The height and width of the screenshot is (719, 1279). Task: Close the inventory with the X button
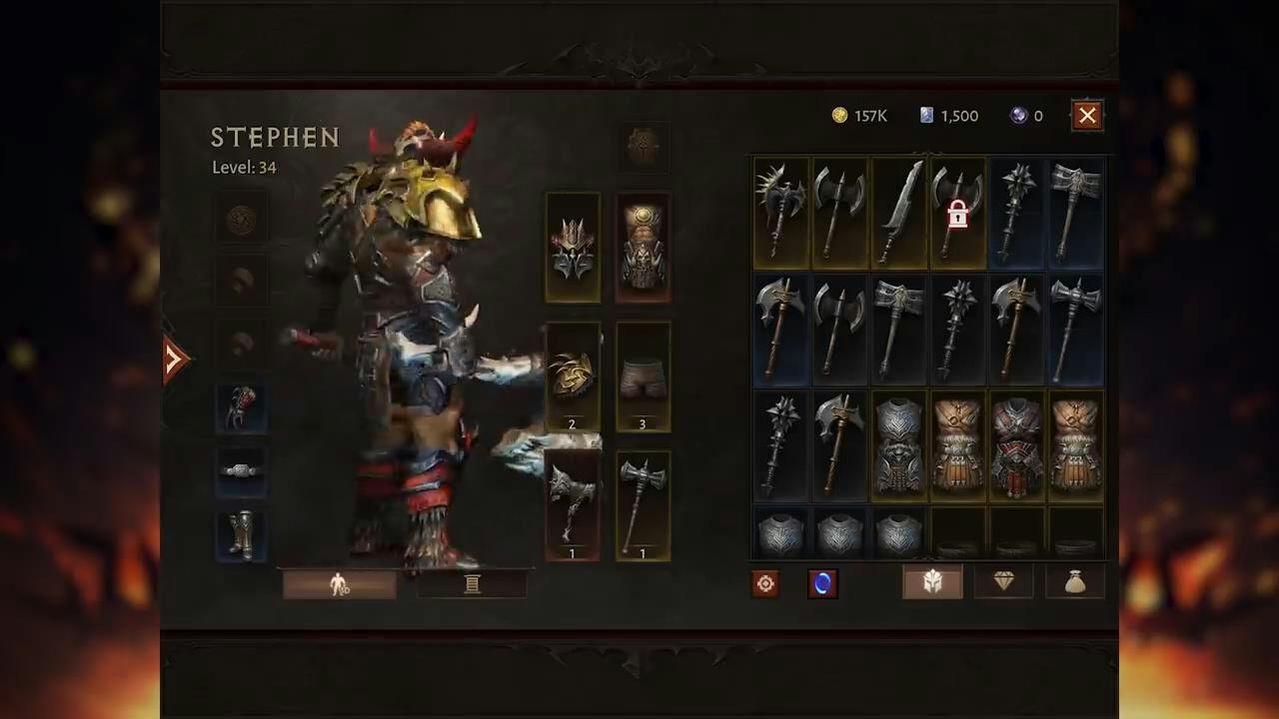(x=1087, y=116)
